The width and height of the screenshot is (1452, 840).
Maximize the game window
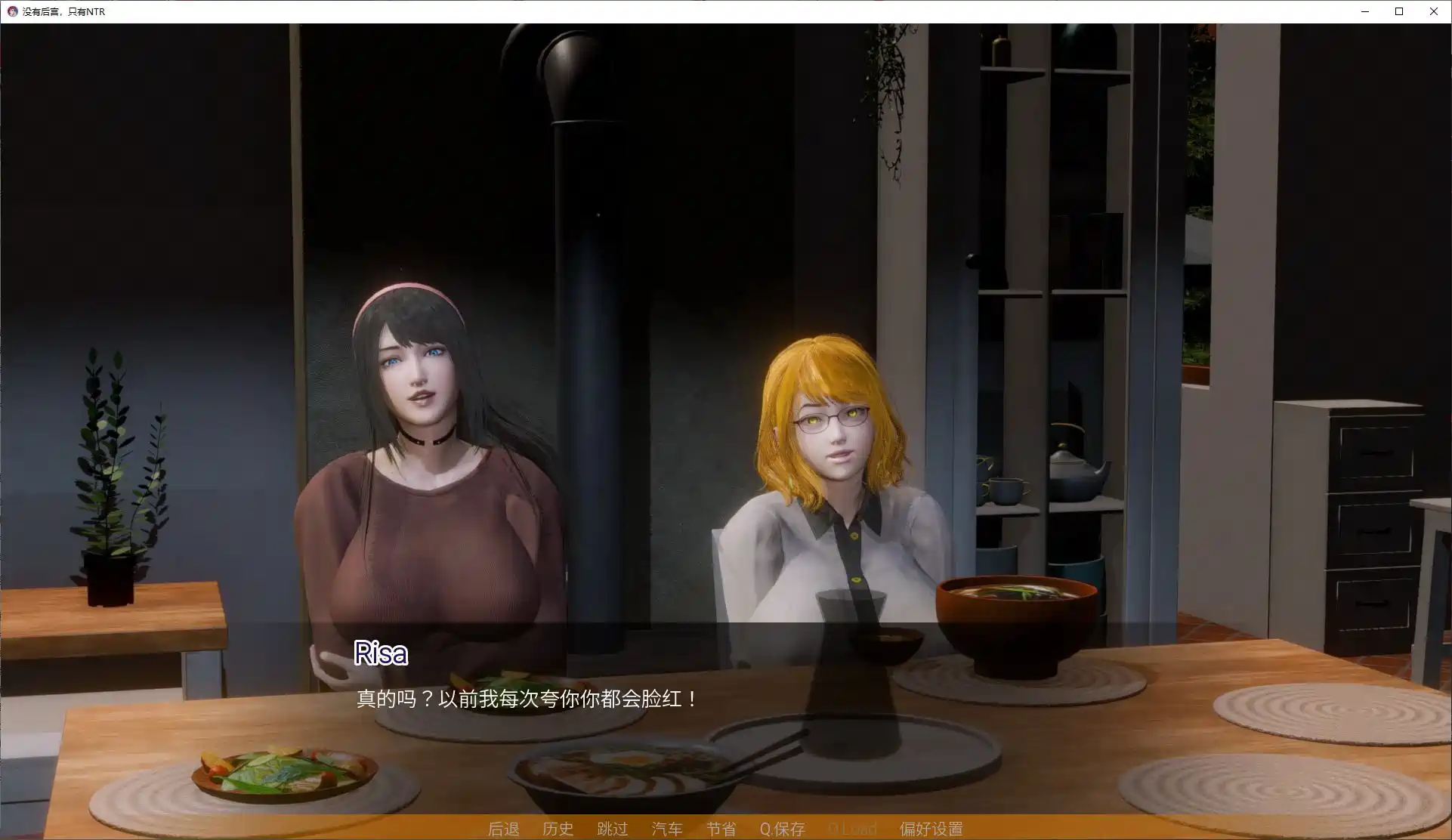click(x=1398, y=11)
